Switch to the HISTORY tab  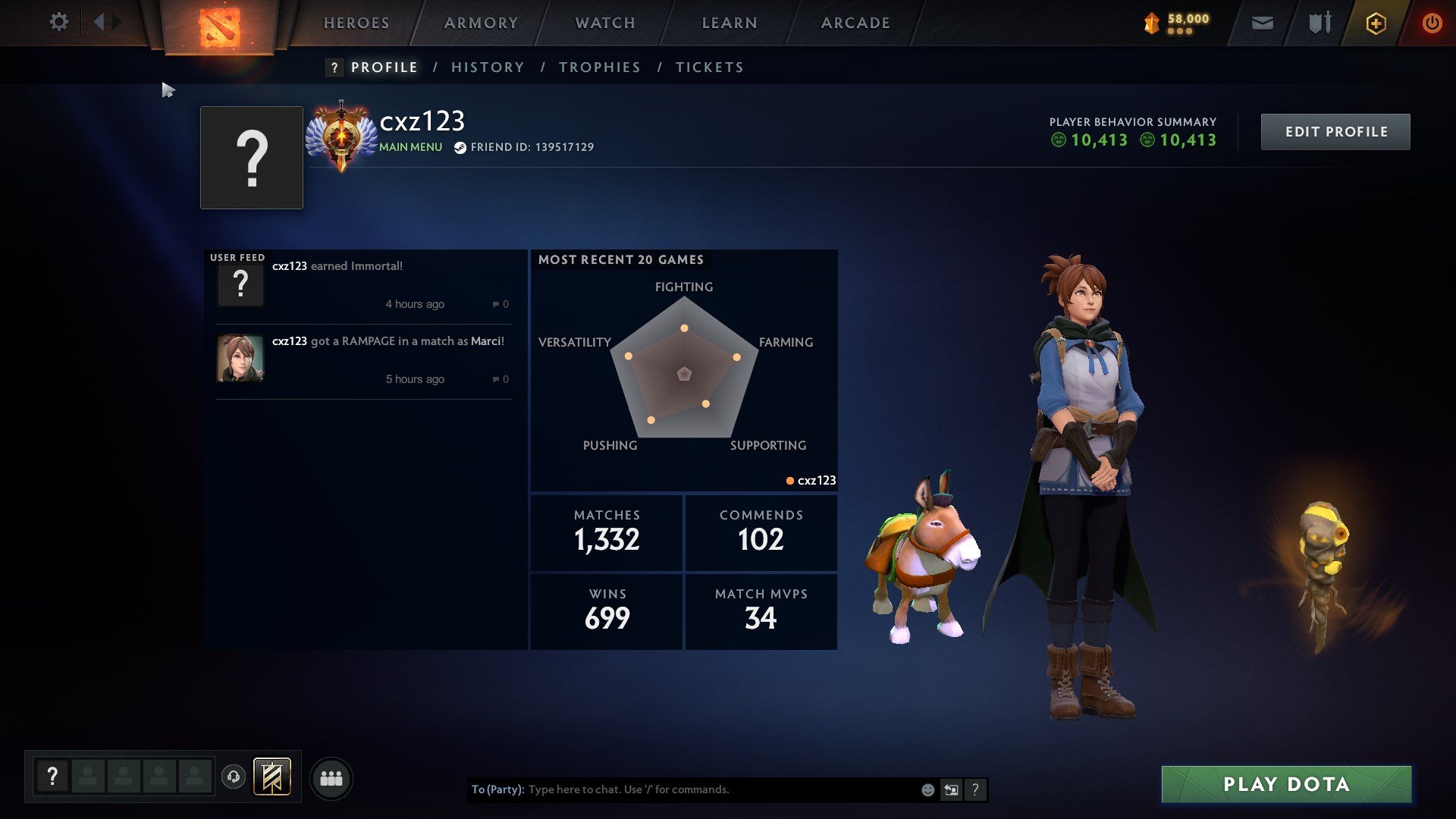tap(488, 67)
